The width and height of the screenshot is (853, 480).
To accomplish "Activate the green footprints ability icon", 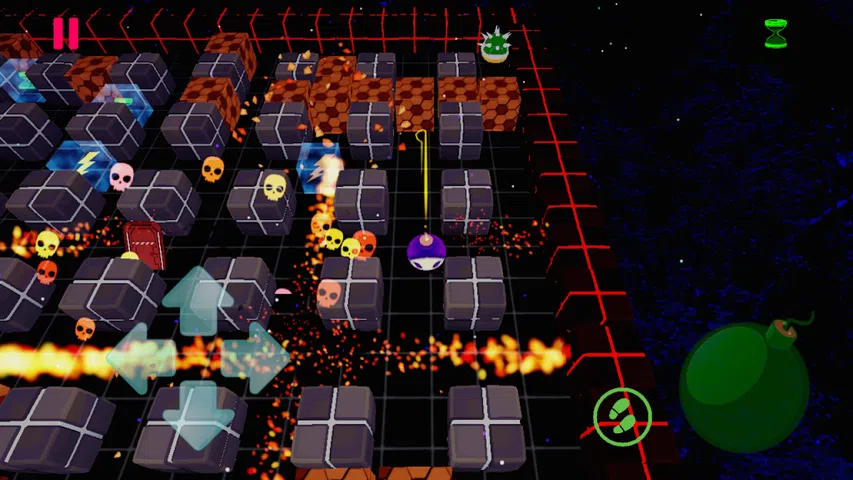I will pos(622,416).
